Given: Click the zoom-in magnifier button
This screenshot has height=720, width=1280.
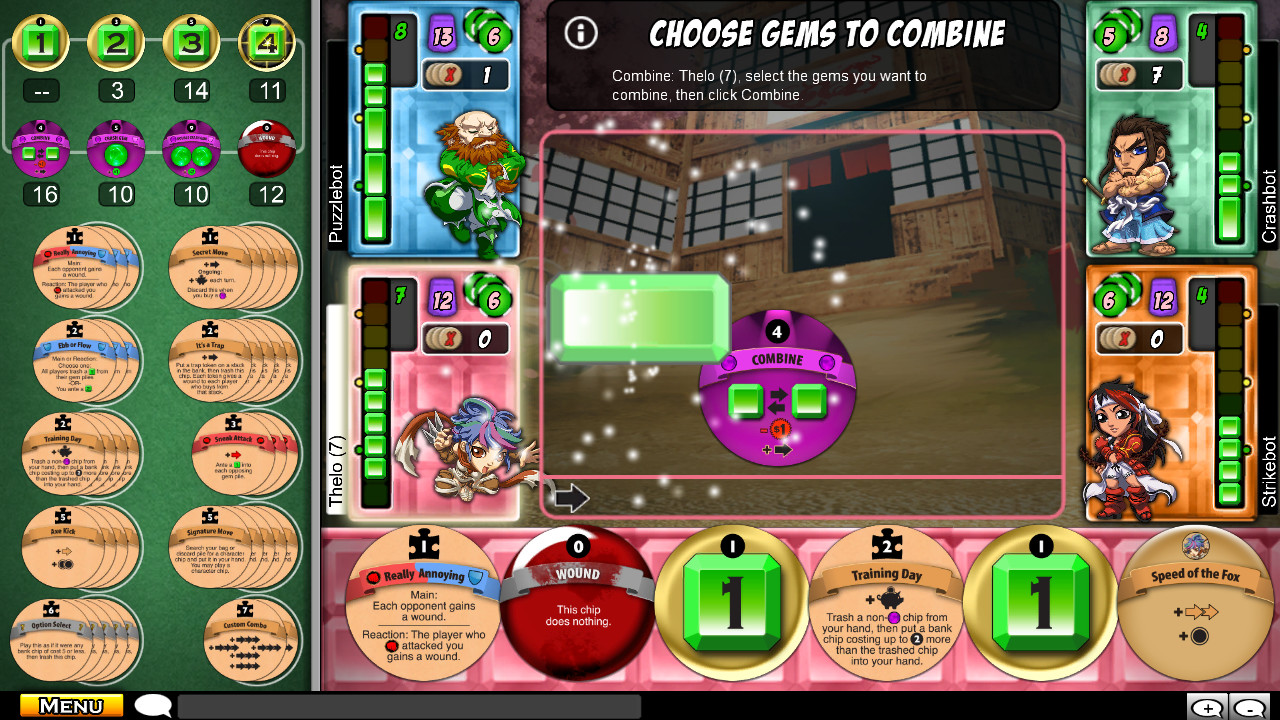Looking at the screenshot, I should click(x=1206, y=704).
